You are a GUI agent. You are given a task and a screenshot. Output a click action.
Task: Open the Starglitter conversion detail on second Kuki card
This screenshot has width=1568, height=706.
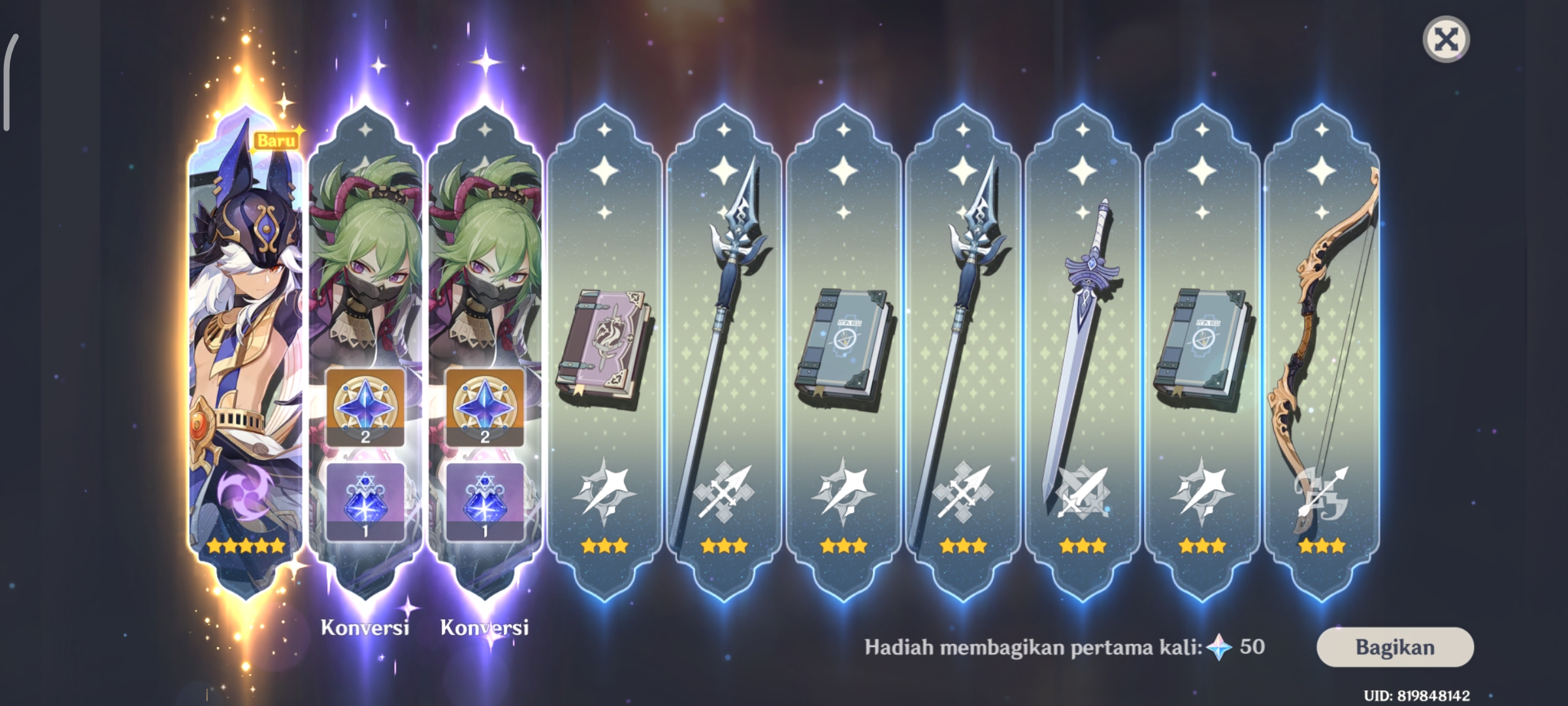[485, 409]
